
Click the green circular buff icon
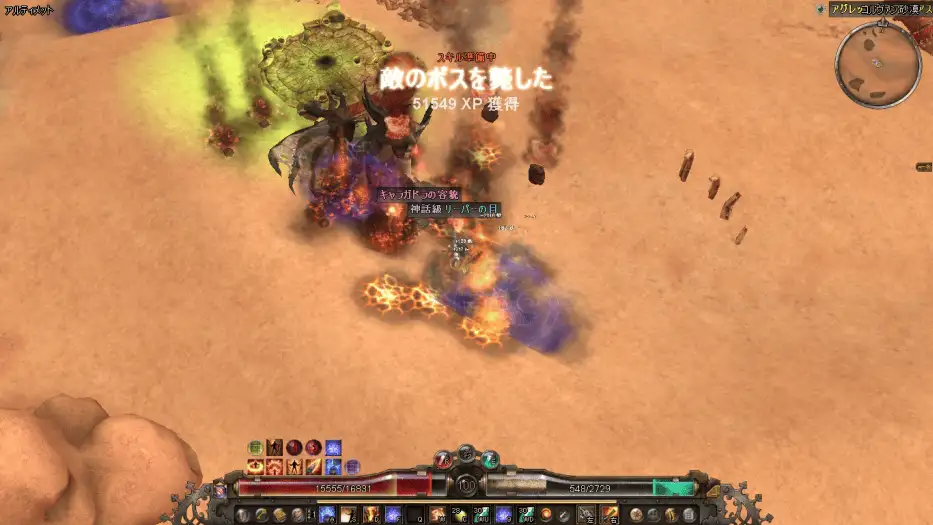coord(255,447)
